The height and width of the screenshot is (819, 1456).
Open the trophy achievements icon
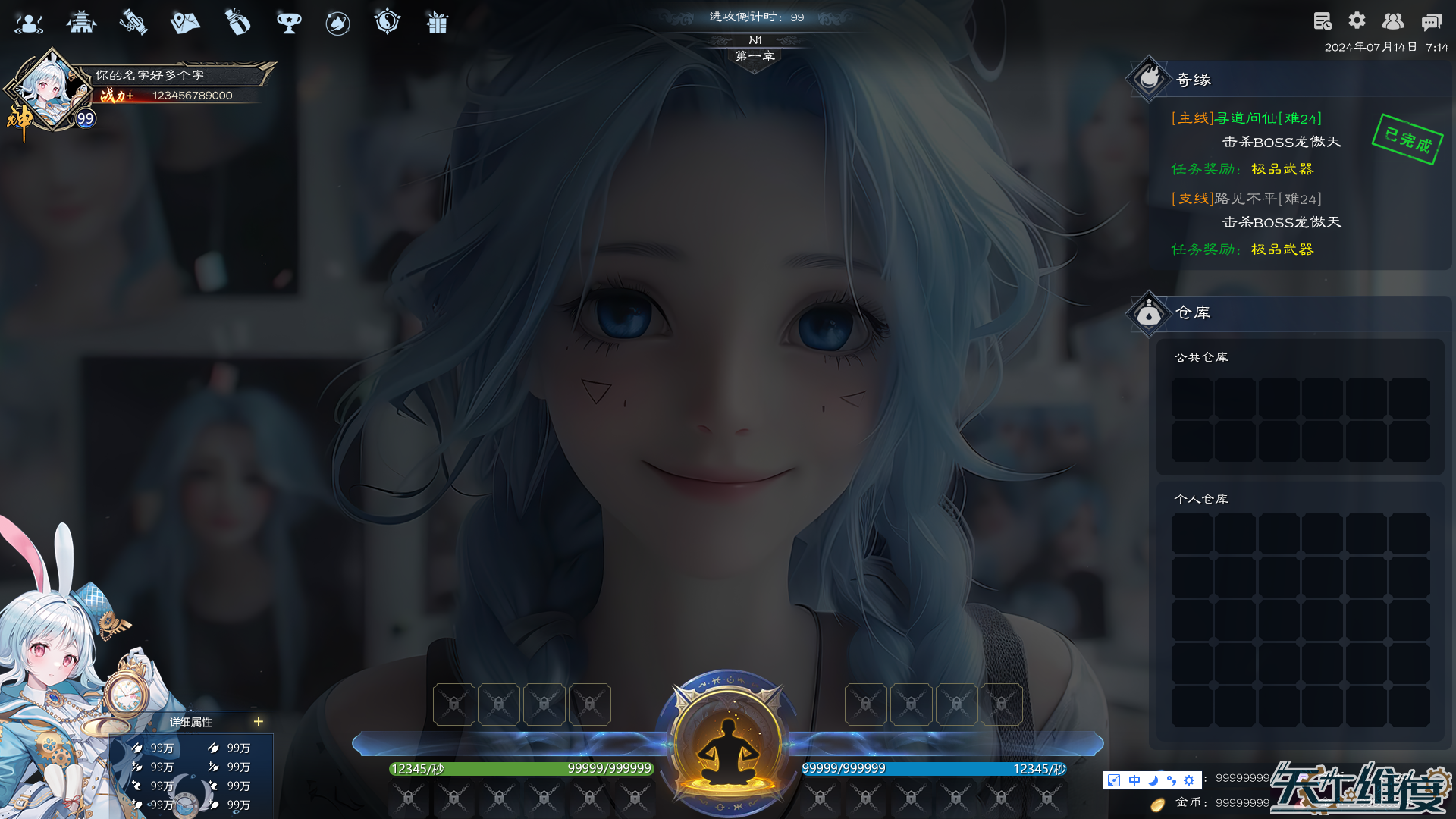pyautogui.click(x=290, y=23)
